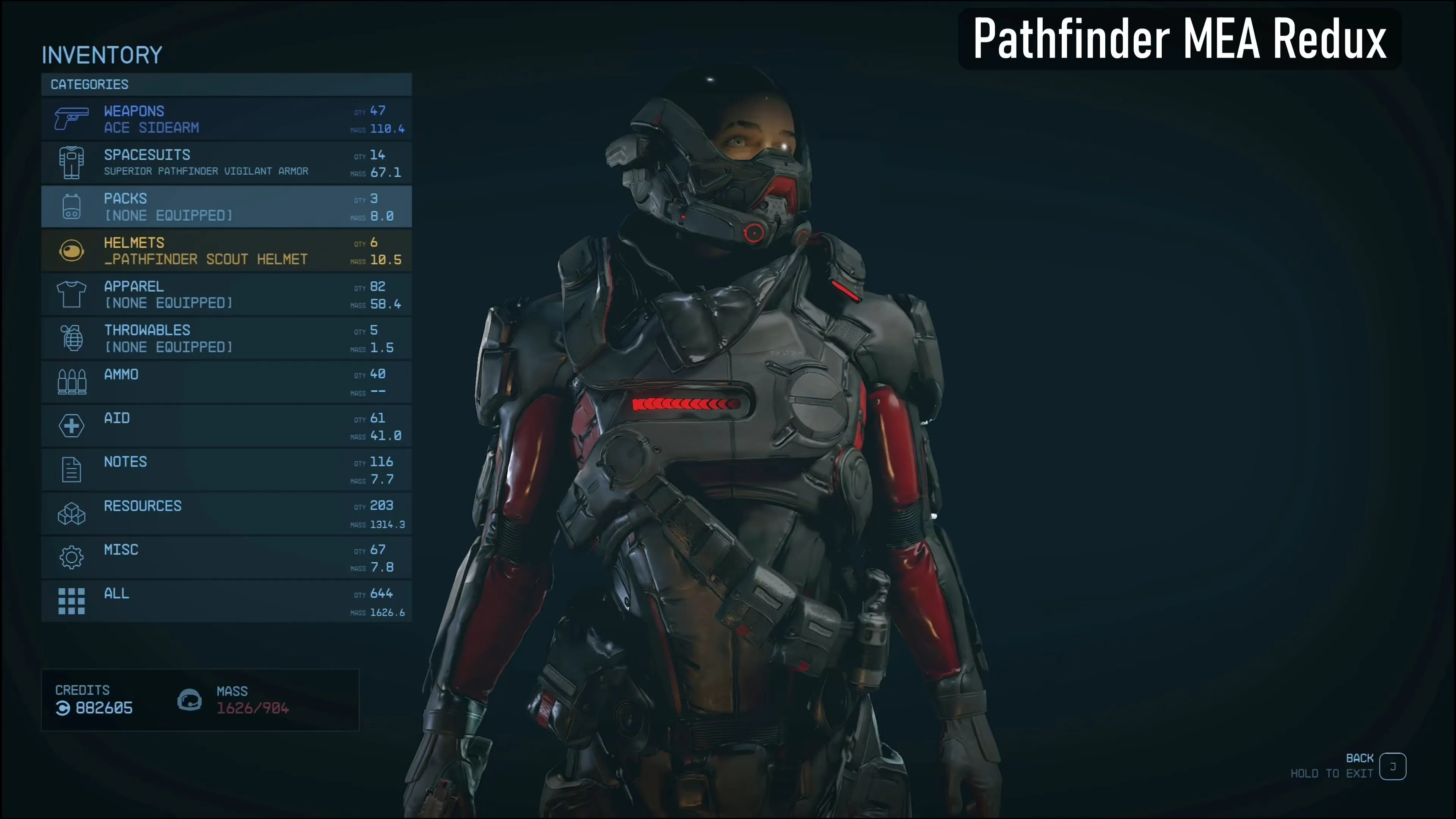Open the Packs category
The image size is (1456, 819).
click(x=226, y=207)
